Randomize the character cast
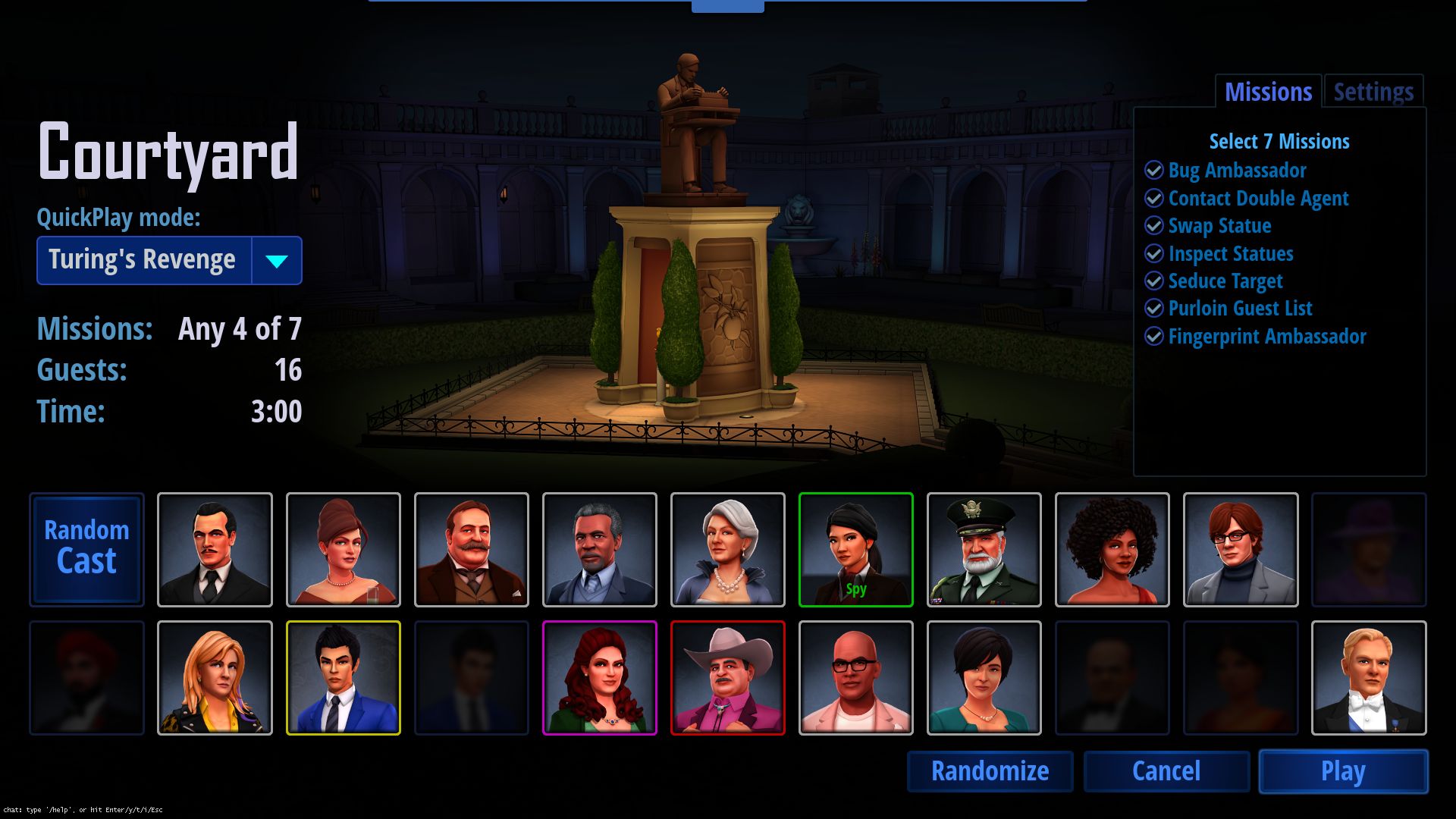Screen dimensions: 1456x819 (990, 771)
